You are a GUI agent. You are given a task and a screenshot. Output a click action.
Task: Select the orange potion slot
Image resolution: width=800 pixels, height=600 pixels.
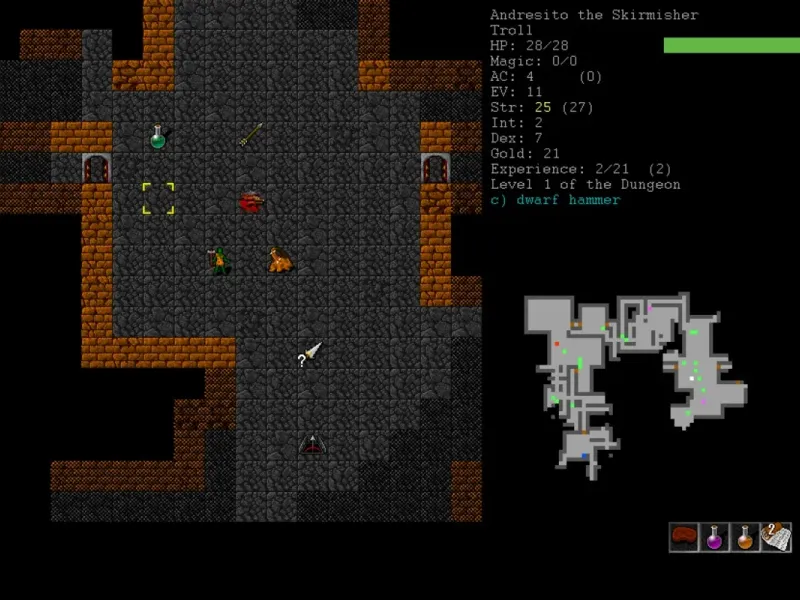pyautogui.click(x=745, y=537)
